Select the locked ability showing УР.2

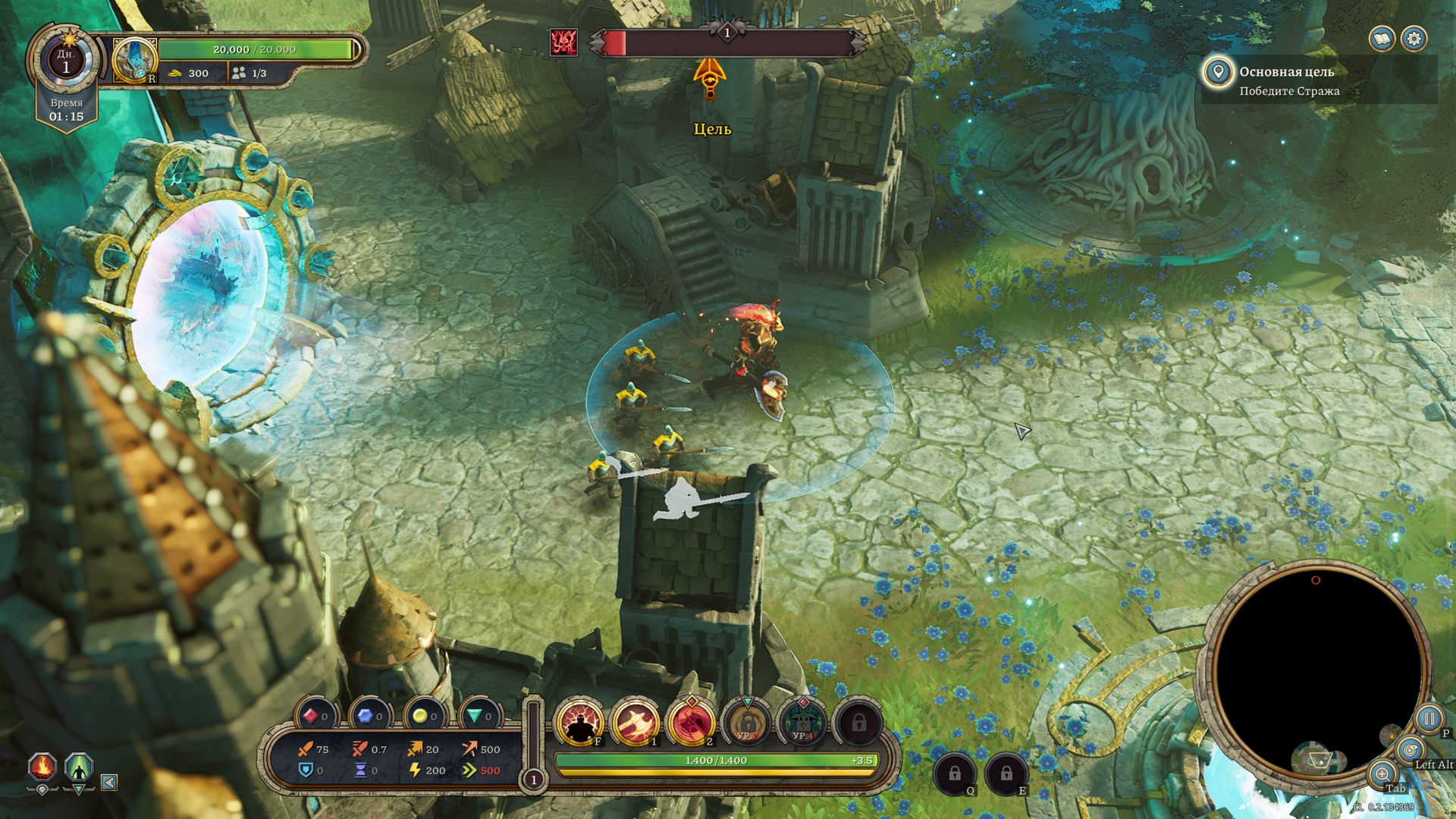click(x=747, y=721)
